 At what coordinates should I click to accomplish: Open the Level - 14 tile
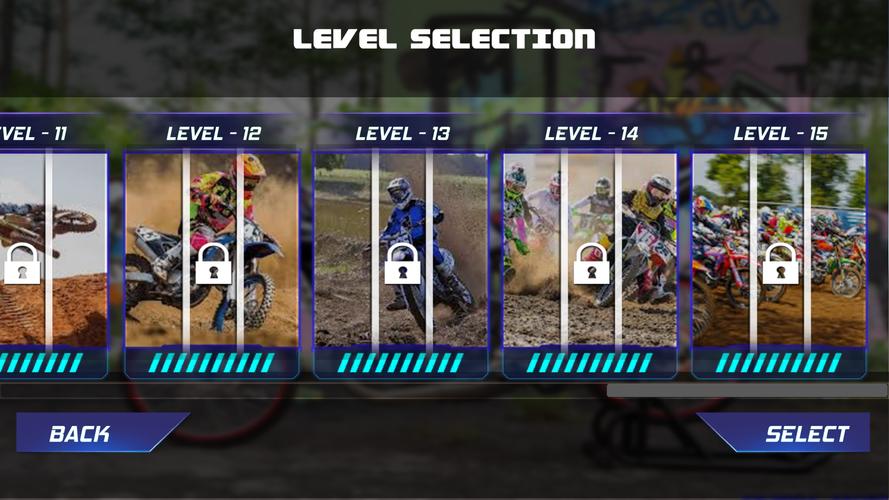tap(590, 250)
